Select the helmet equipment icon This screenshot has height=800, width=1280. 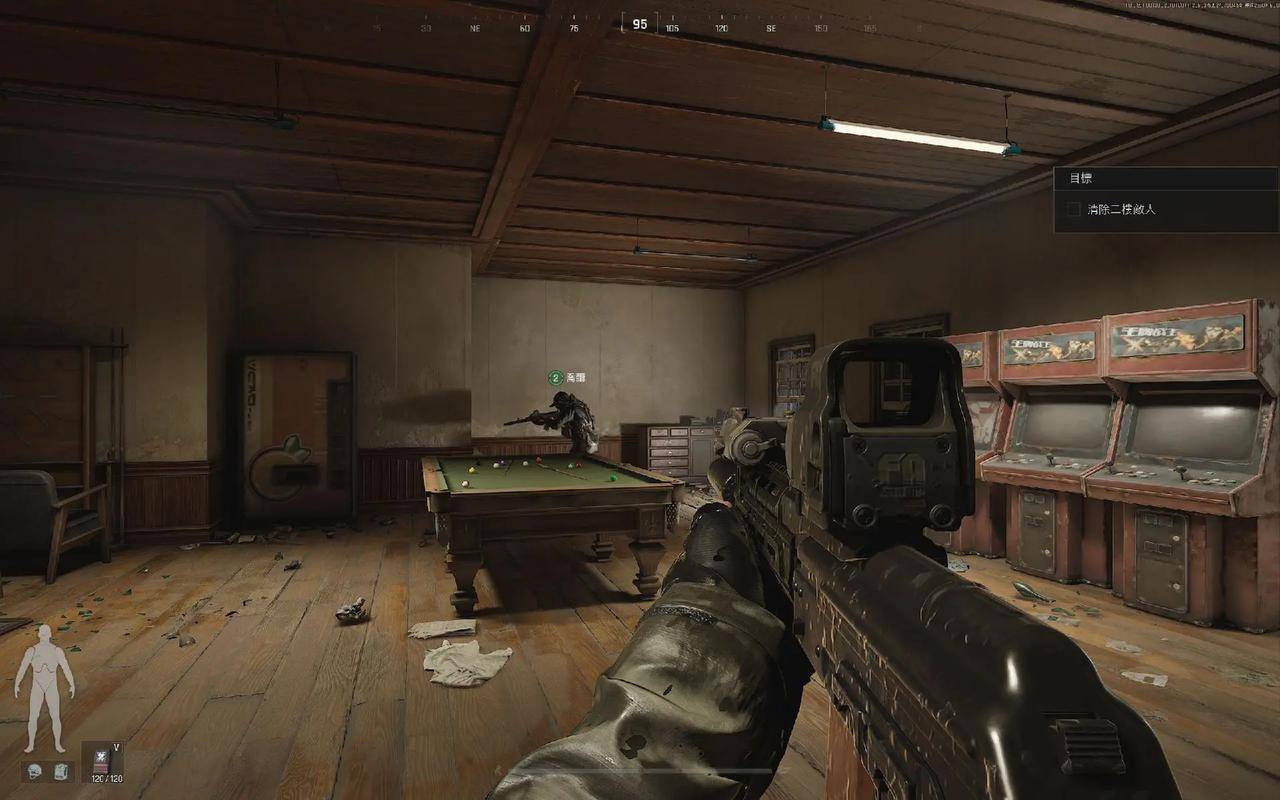34,771
